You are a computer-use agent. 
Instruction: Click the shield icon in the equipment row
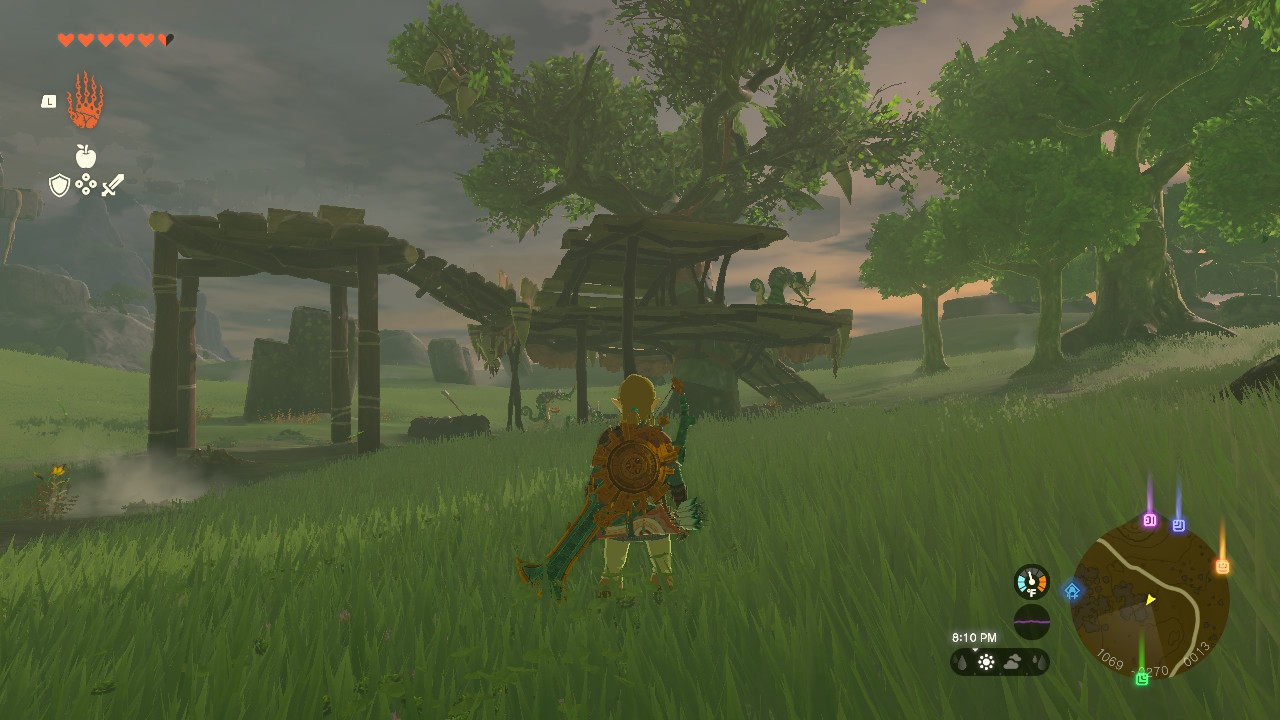click(x=60, y=184)
